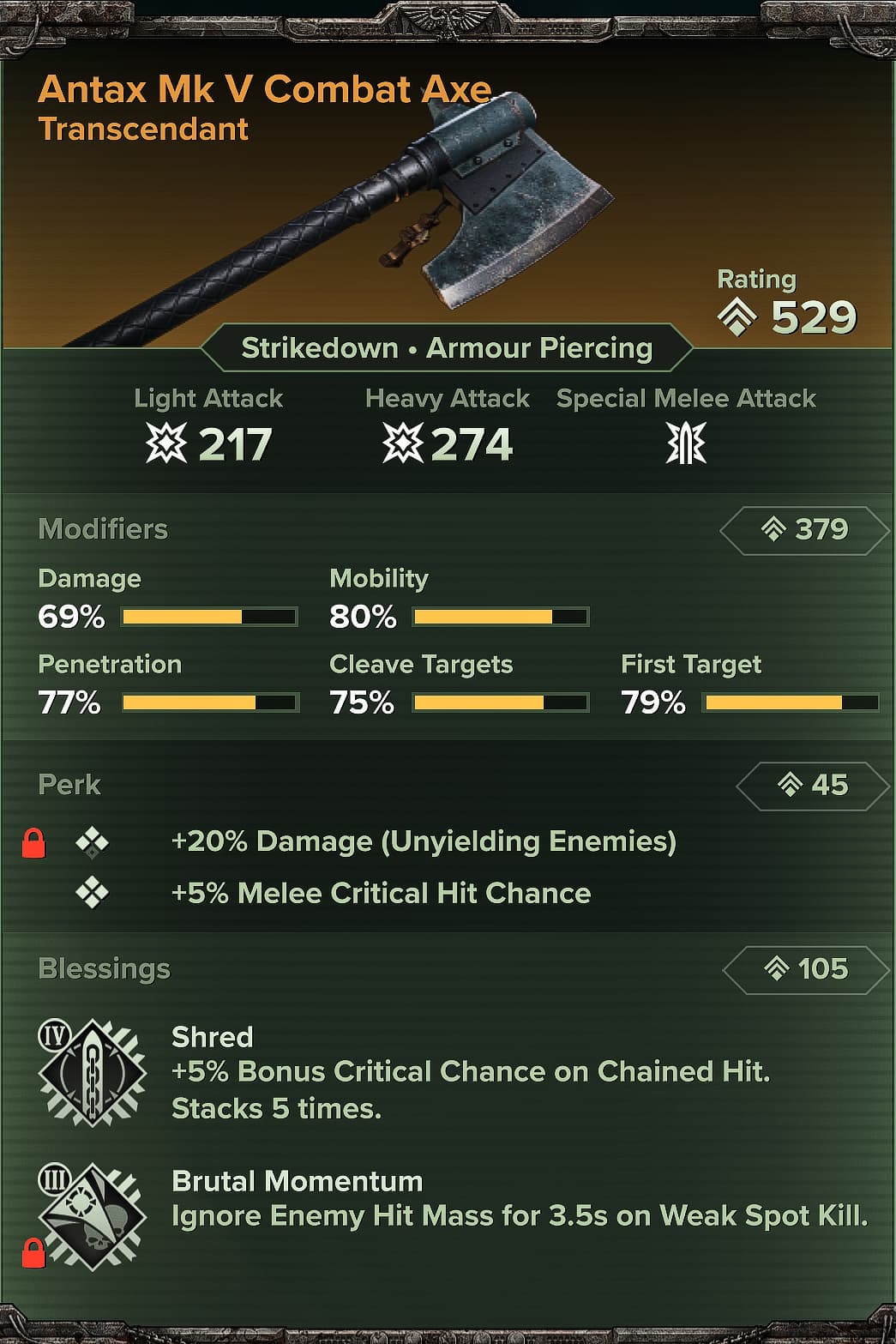Viewport: 896px width, 1344px height.
Task: Click the Strikedown Armour Piercing trait banner
Action: coord(447,348)
